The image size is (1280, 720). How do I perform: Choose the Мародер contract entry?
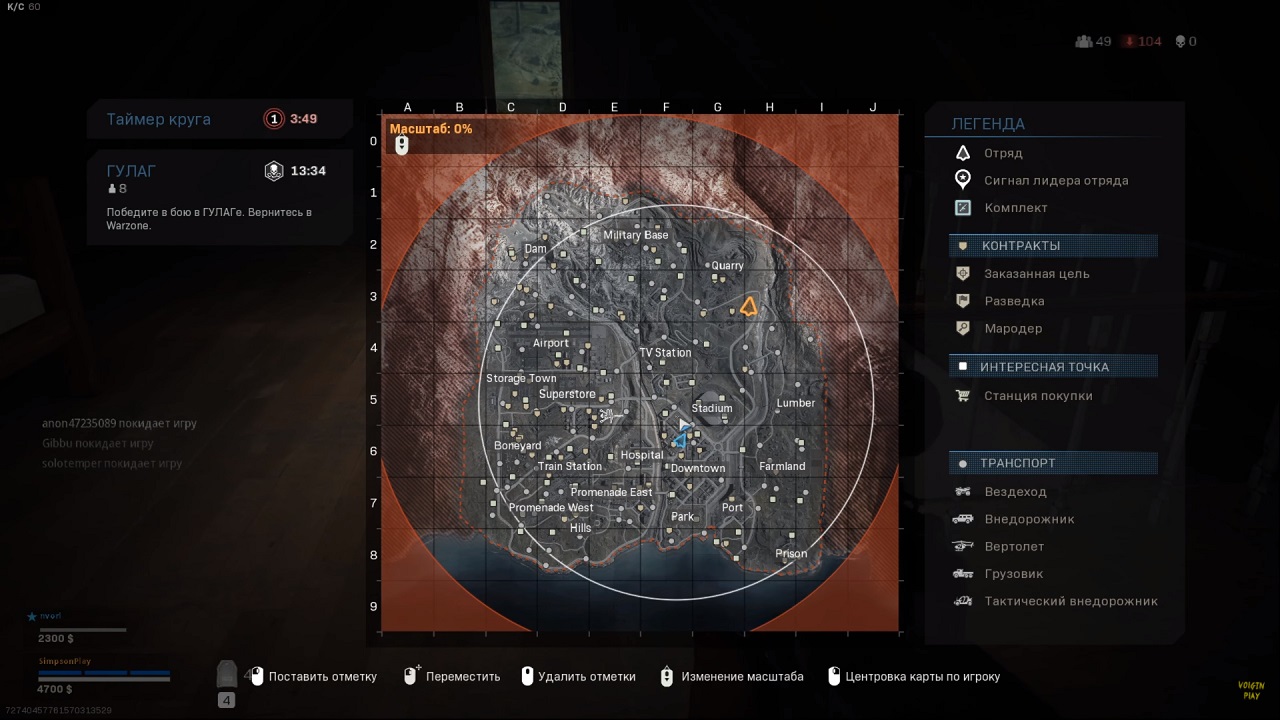click(x=1012, y=328)
